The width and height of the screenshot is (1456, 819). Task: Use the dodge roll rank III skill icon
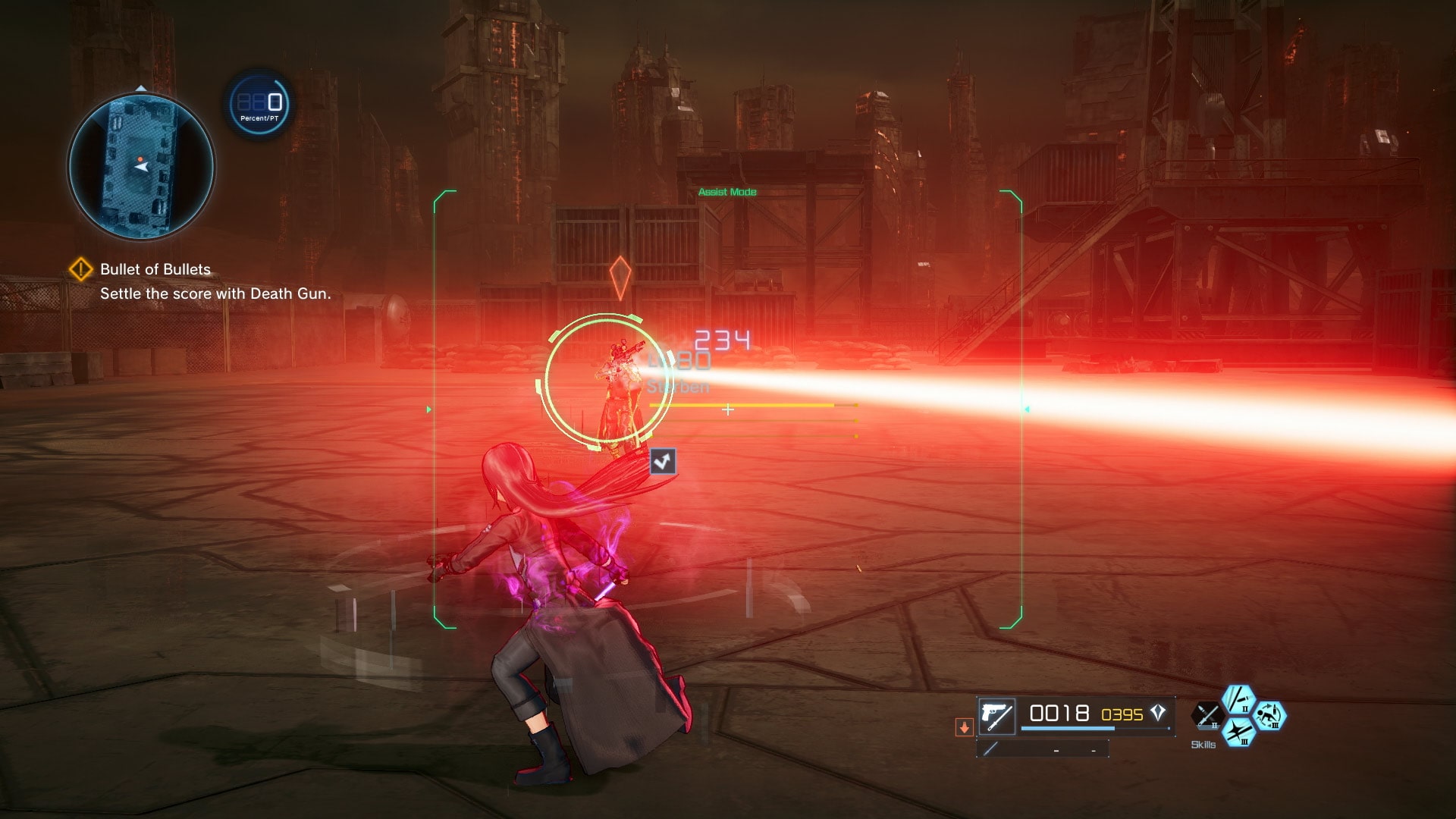point(1269,716)
